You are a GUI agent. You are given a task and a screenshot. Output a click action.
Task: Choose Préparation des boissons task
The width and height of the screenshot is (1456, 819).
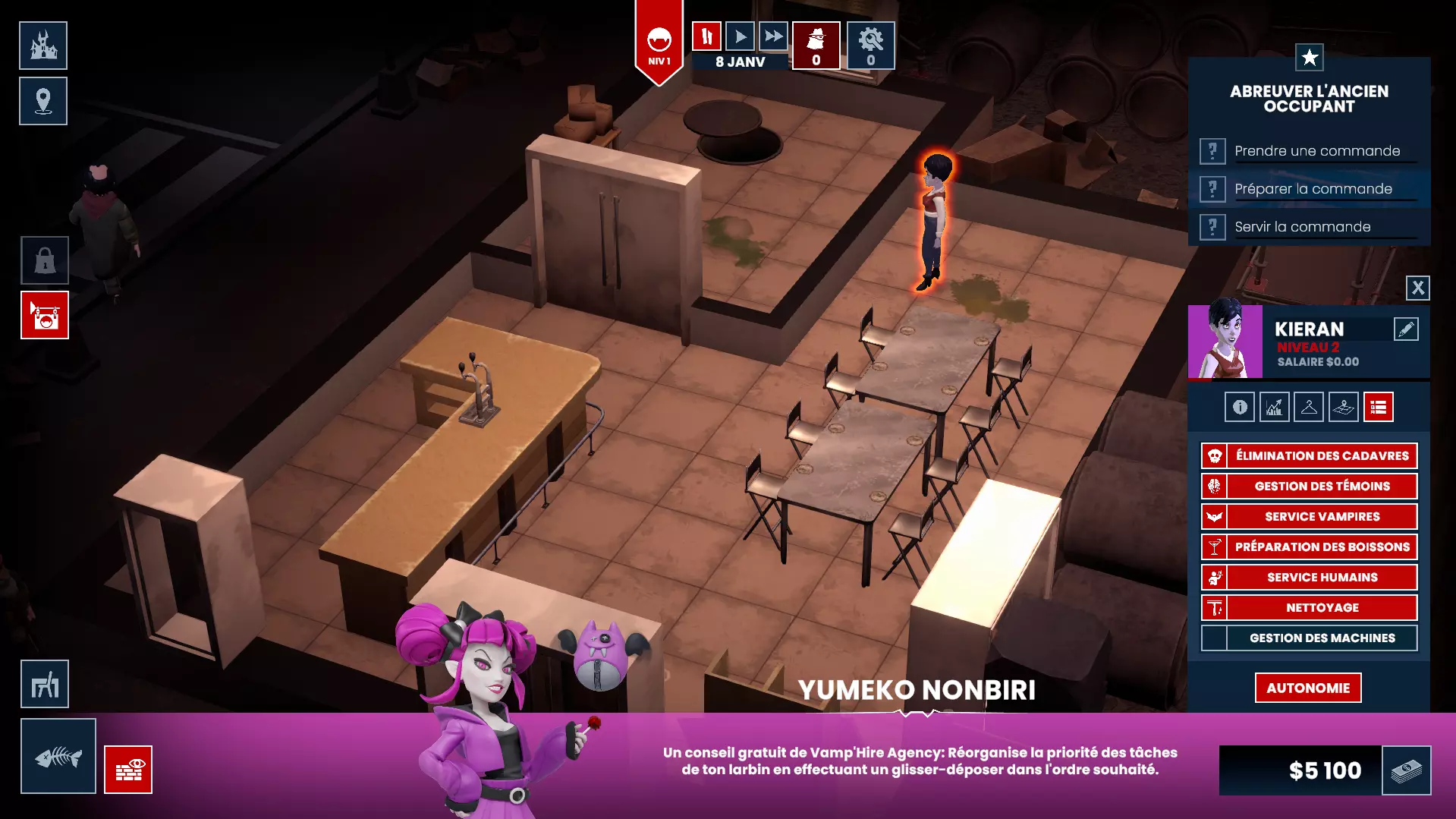(1321, 547)
